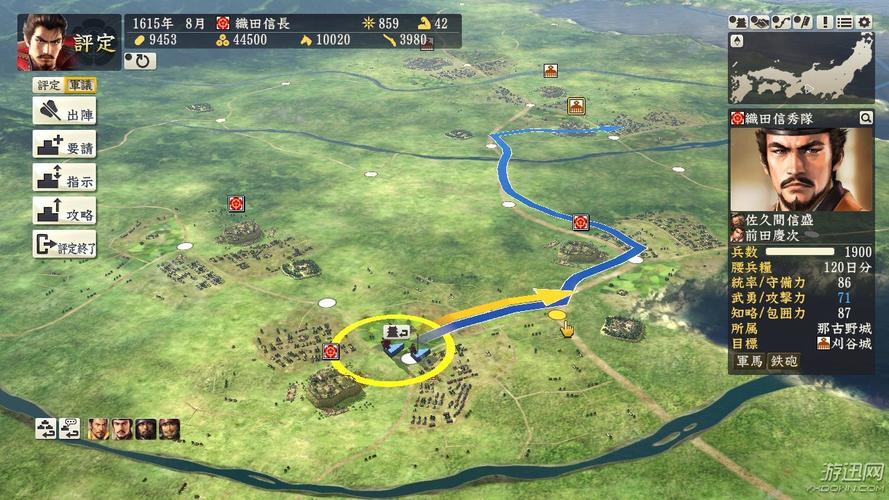The width and height of the screenshot is (889, 500).
Task: Click the magnifier on 織田信秀隊 panel
Action: point(866,118)
